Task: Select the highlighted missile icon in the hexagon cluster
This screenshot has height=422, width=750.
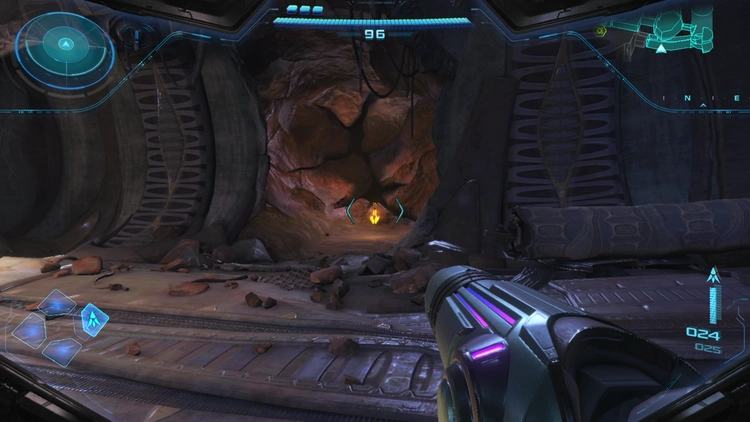Action: [94, 320]
